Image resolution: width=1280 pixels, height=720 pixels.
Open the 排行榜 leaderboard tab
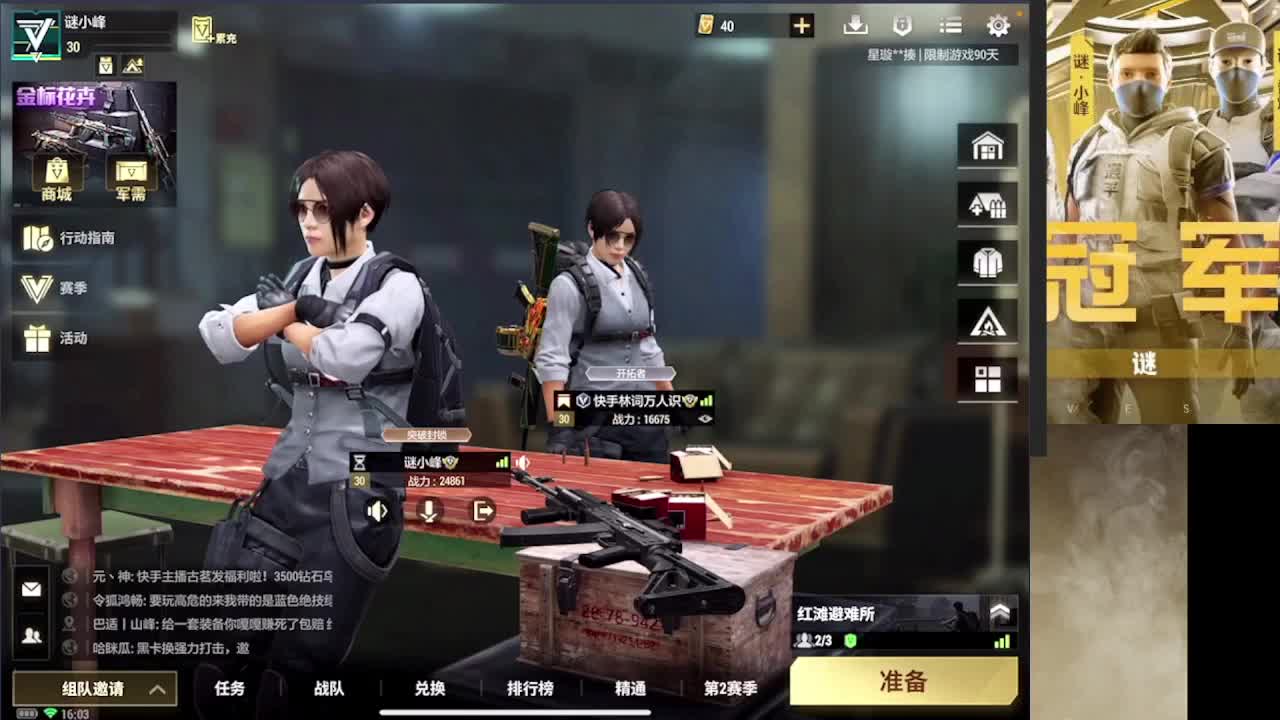click(530, 689)
